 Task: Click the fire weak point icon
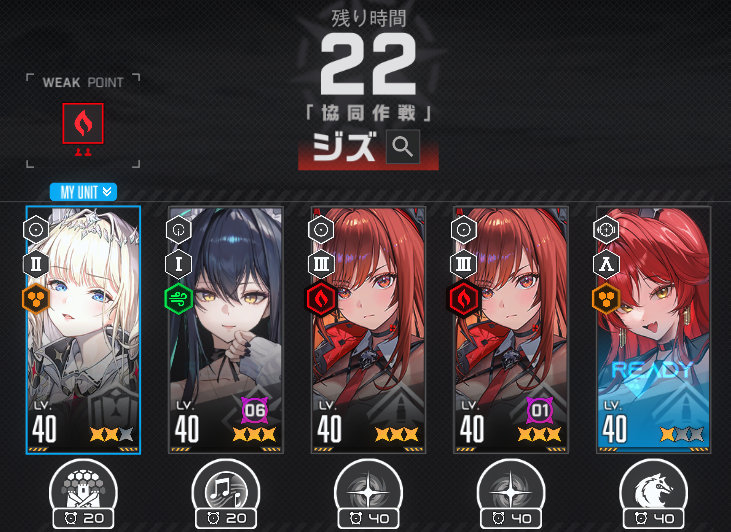(83, 124)
